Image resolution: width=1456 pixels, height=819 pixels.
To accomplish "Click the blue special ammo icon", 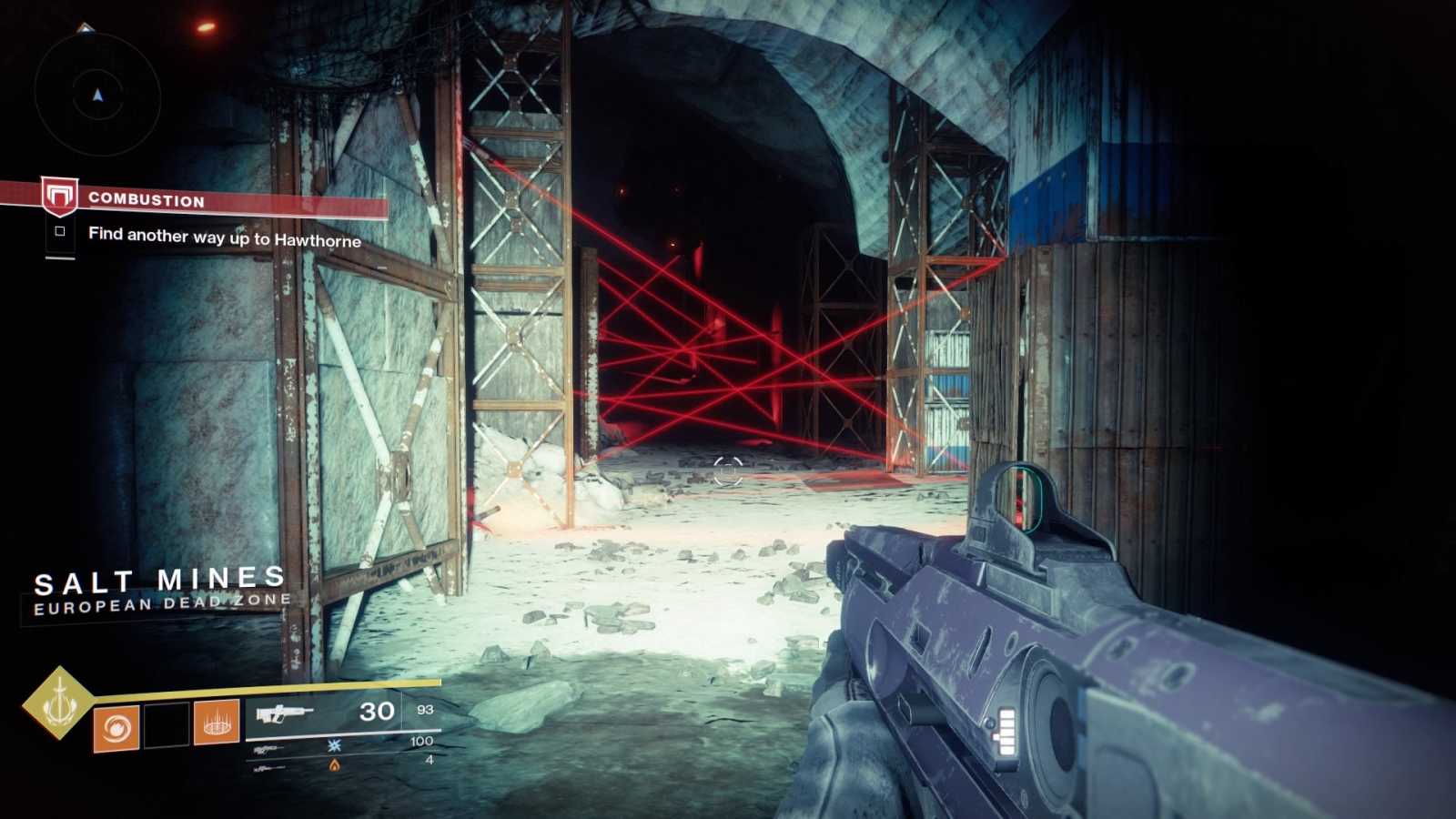I will [x=337, y=744].
